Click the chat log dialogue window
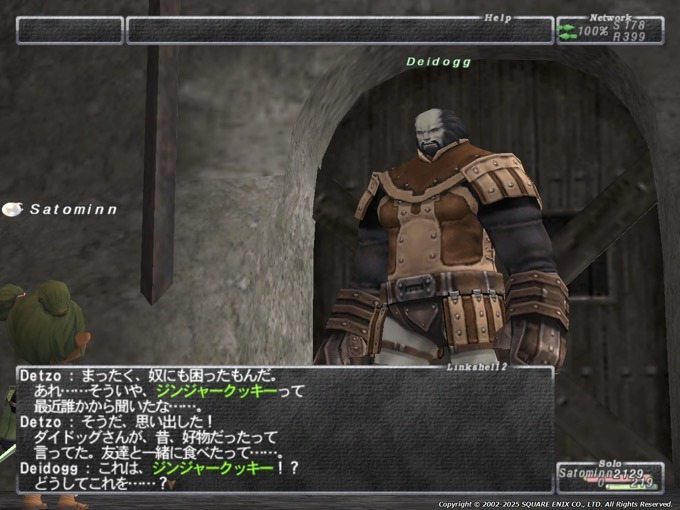Image resolution: width=680 pixels, height=510 pixels. [x=285, y=430]
